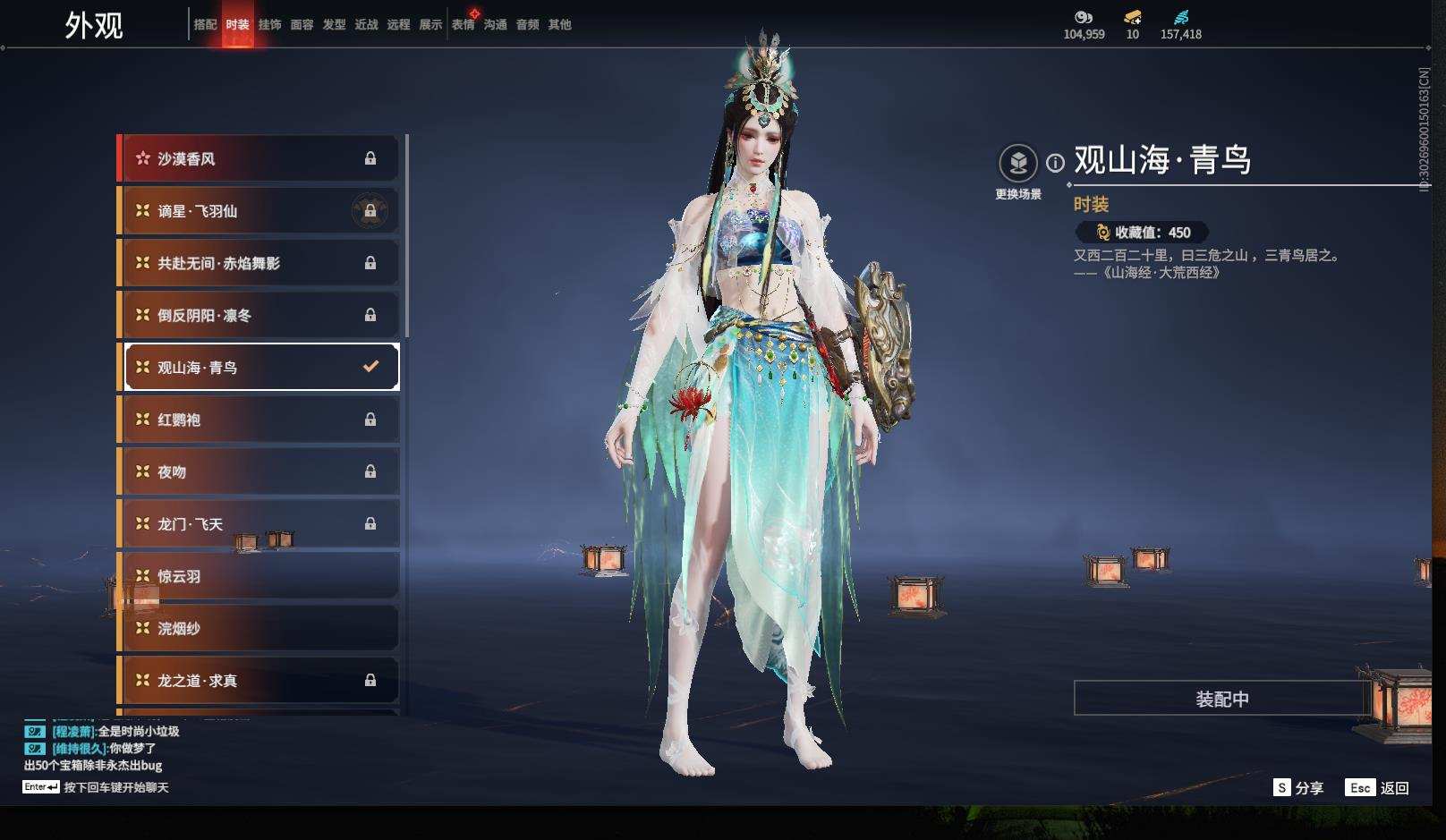The image size is (1446, 840).
Task: Switch to the 发型 hairstyle tab
Action: (x=334, y=25)
